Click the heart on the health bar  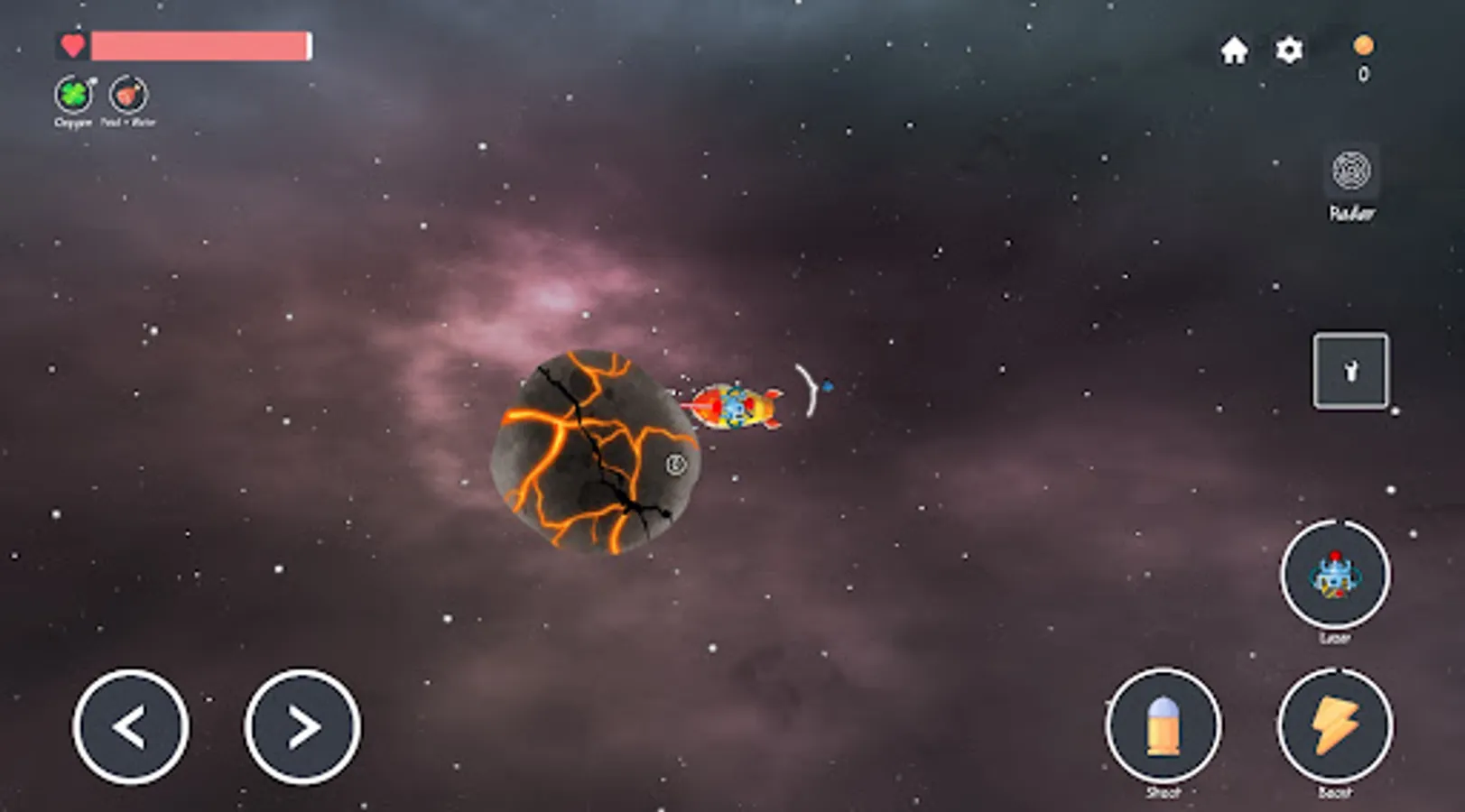point(72,44)
